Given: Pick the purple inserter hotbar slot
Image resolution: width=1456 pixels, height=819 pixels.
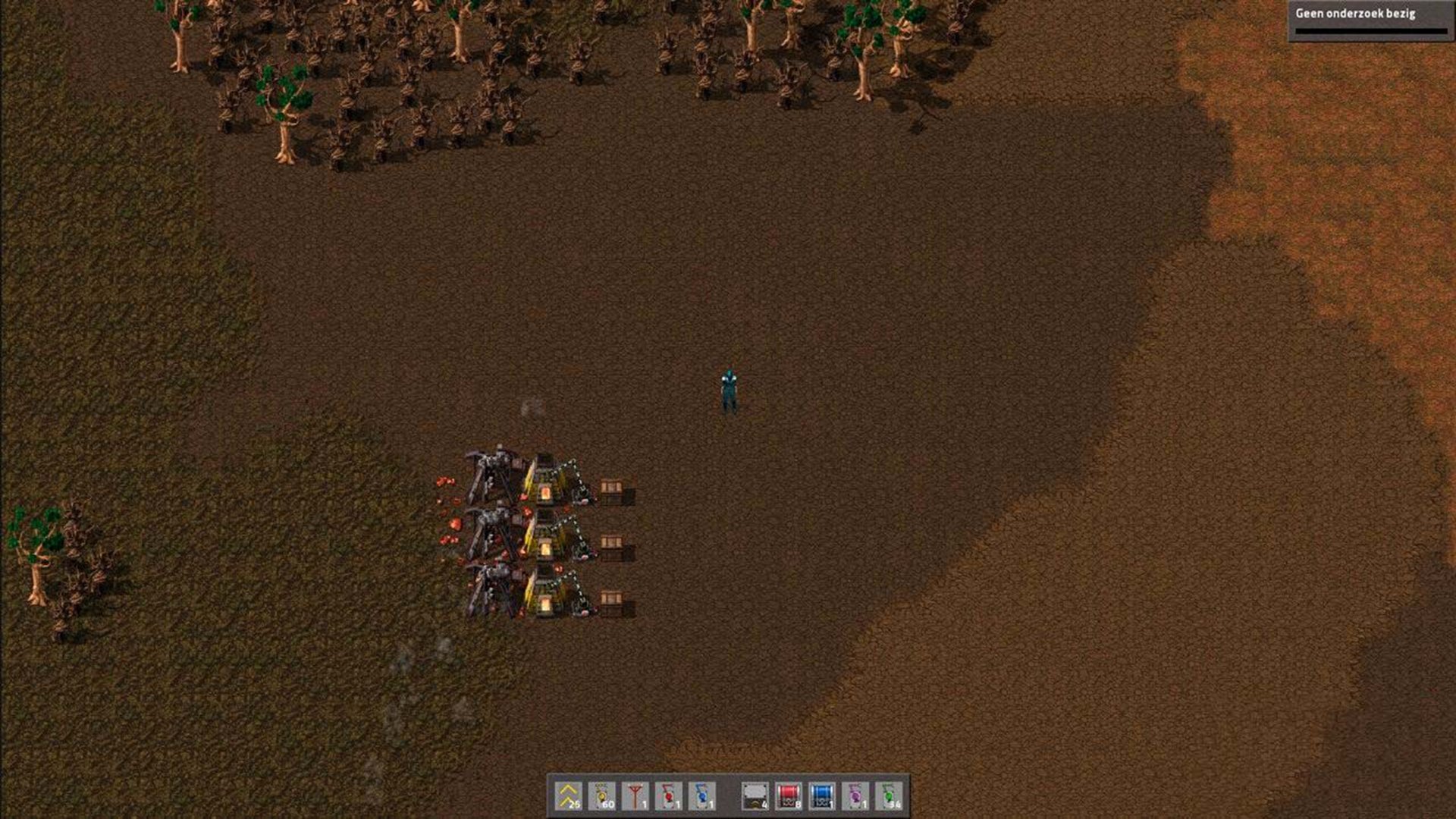Looking at the screenshot, I should click(855, 796).
